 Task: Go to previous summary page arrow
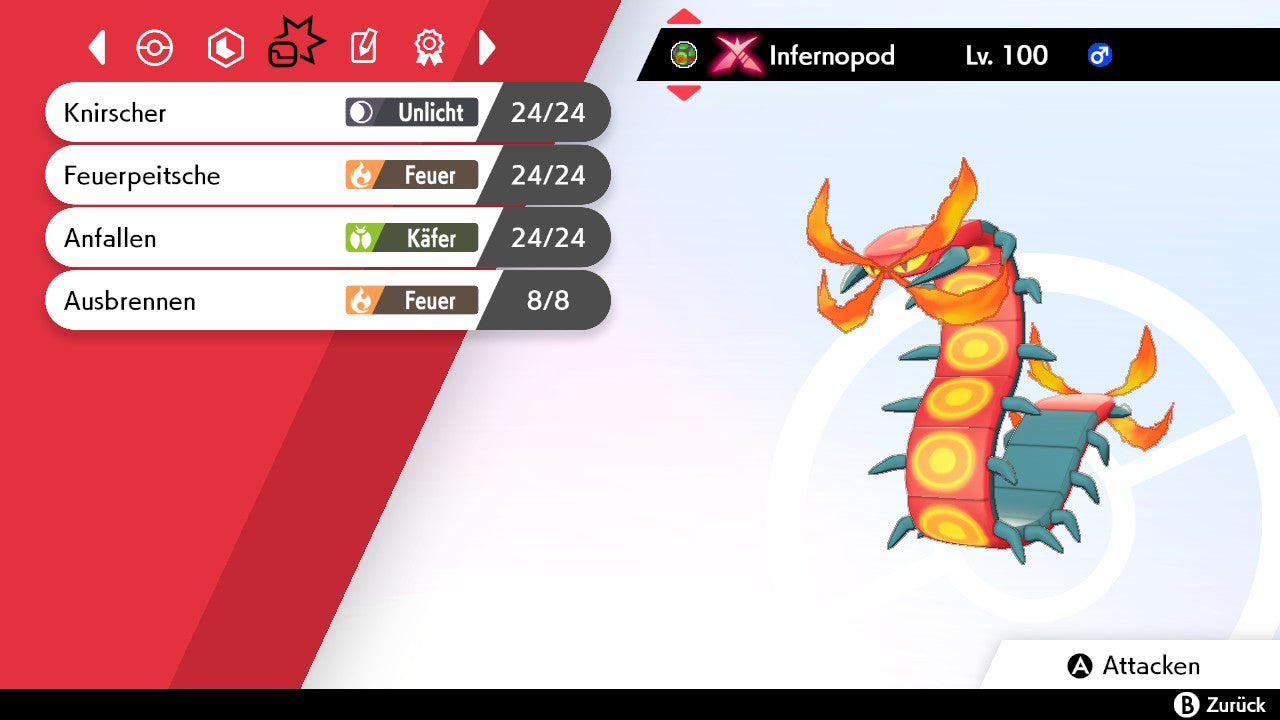pyautogui.click(x=97, y=47)
